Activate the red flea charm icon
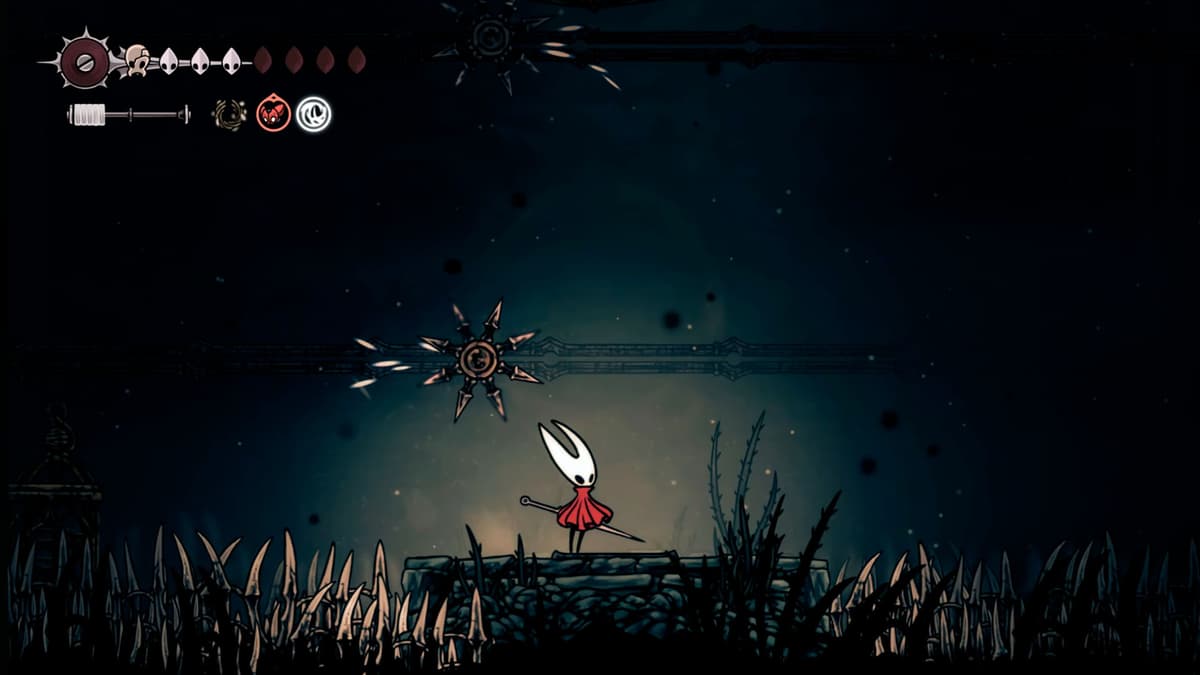1200x675 pixels. [x=273, y=113]
